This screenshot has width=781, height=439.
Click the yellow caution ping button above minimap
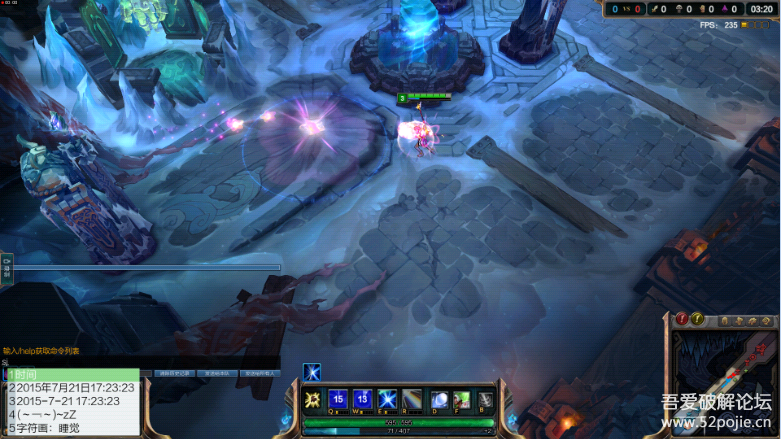pyautogui.click(x=698, y=319)
